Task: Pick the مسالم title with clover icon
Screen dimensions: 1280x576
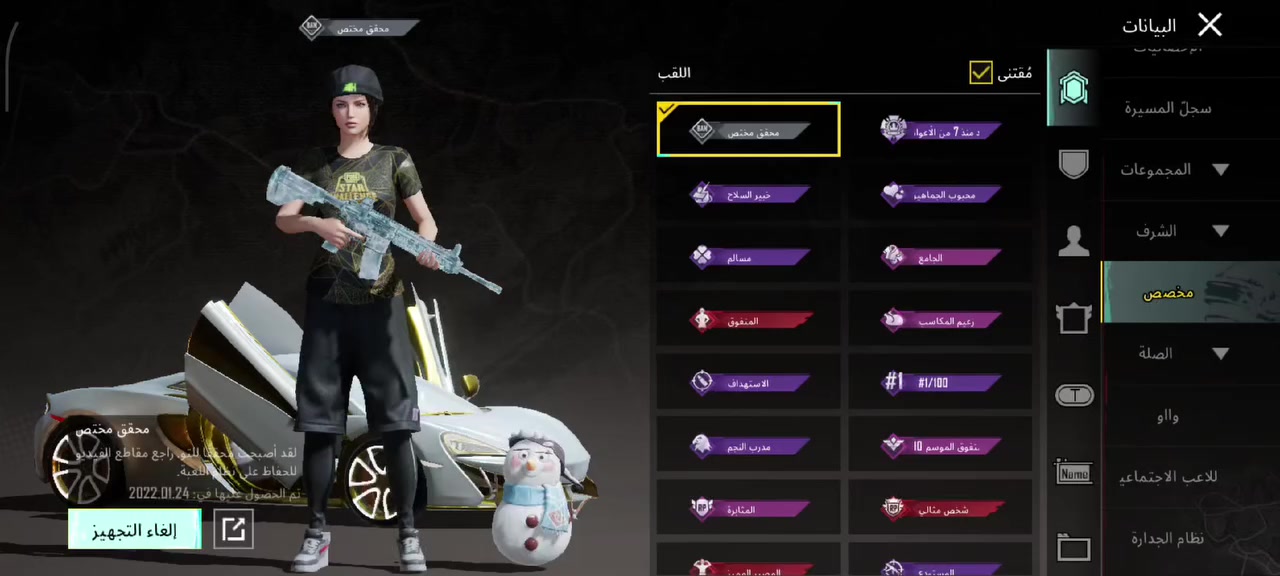Action: point(748,257)
